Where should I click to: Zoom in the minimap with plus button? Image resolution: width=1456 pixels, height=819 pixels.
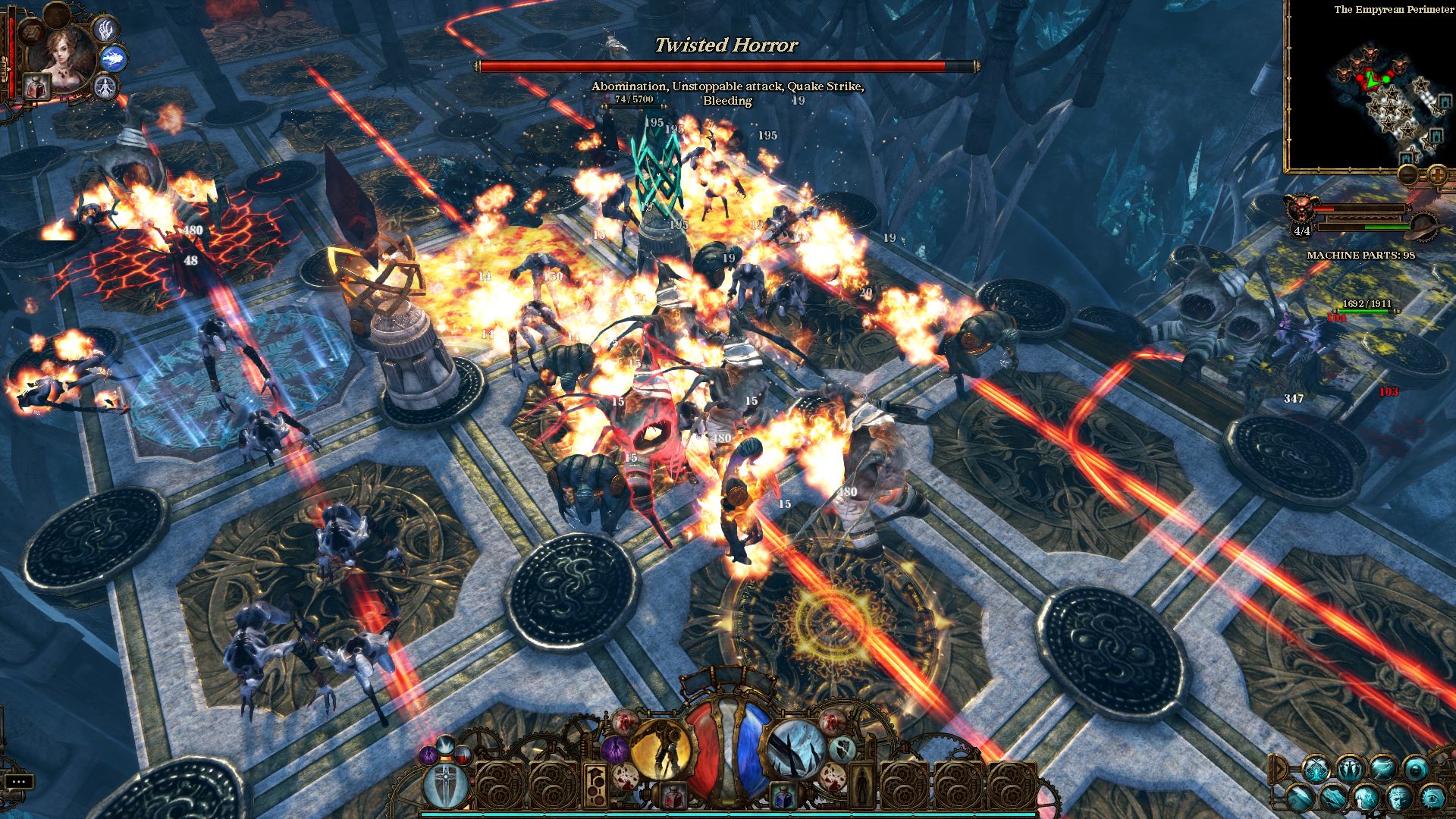(x=1436, y=175)
